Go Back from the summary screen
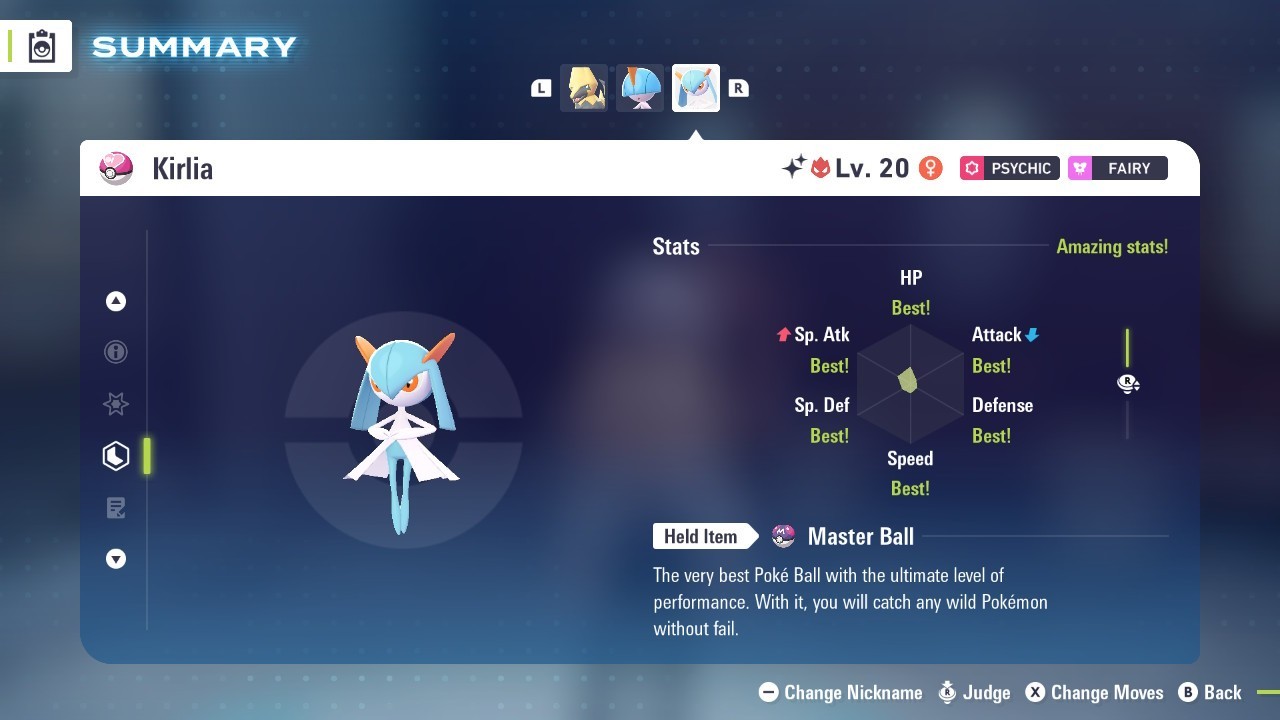The height and width of the screenshot is (720, 1280). click(1210, 692)
